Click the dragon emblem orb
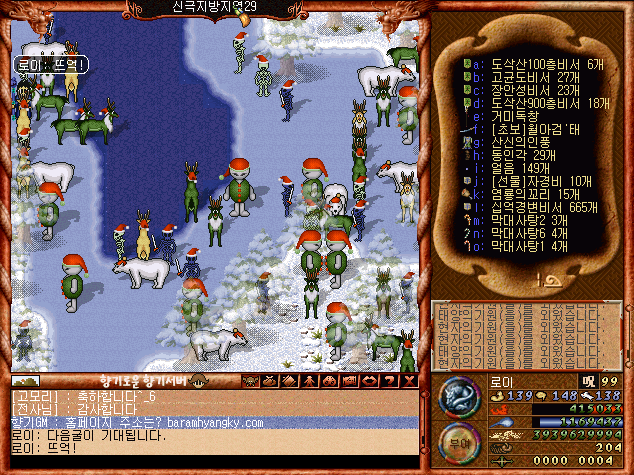This screenshot has height=475, width=634. (x=460, y=398)
